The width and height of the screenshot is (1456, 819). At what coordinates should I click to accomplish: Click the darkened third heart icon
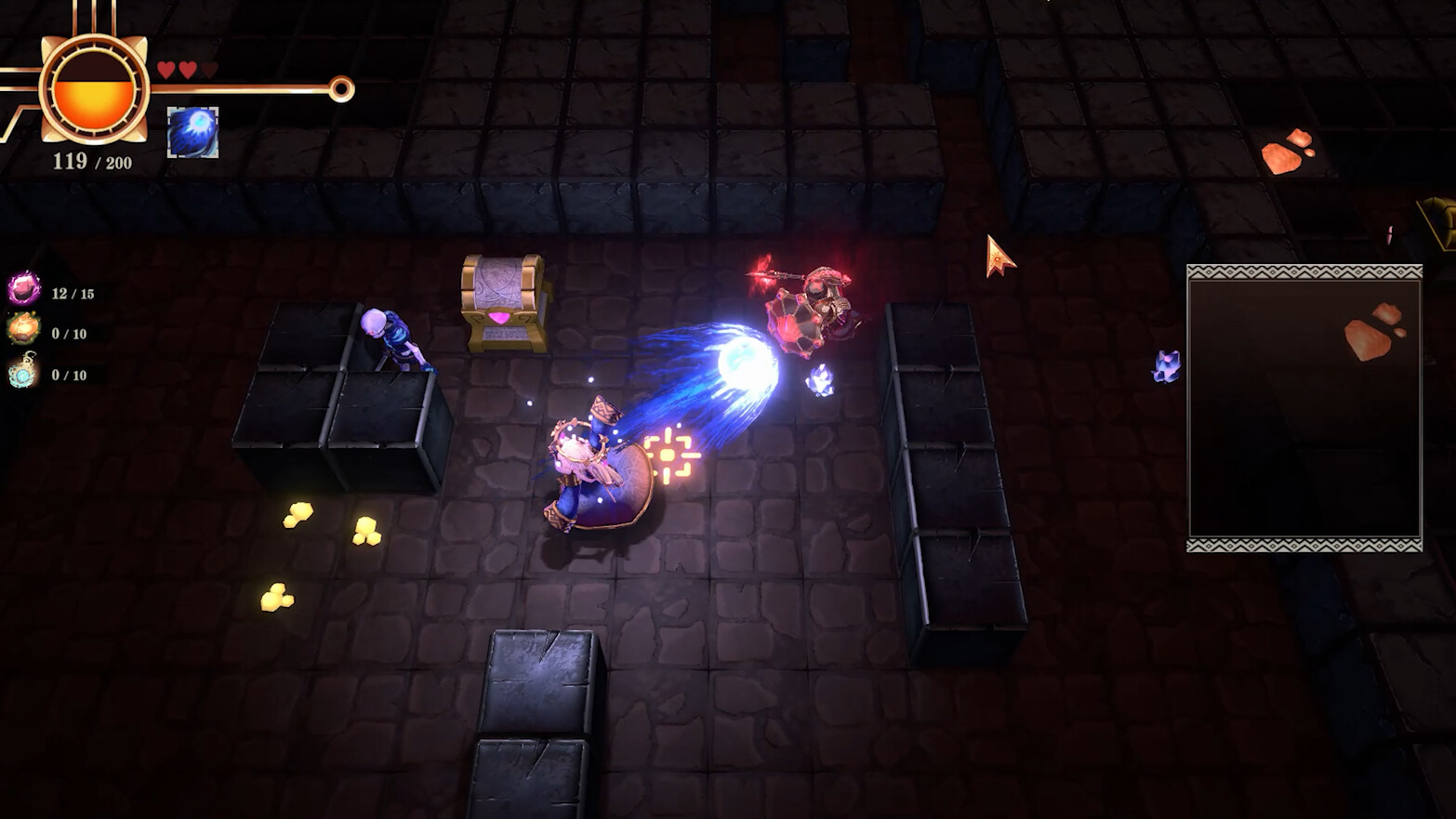click(x=210, y=69)
